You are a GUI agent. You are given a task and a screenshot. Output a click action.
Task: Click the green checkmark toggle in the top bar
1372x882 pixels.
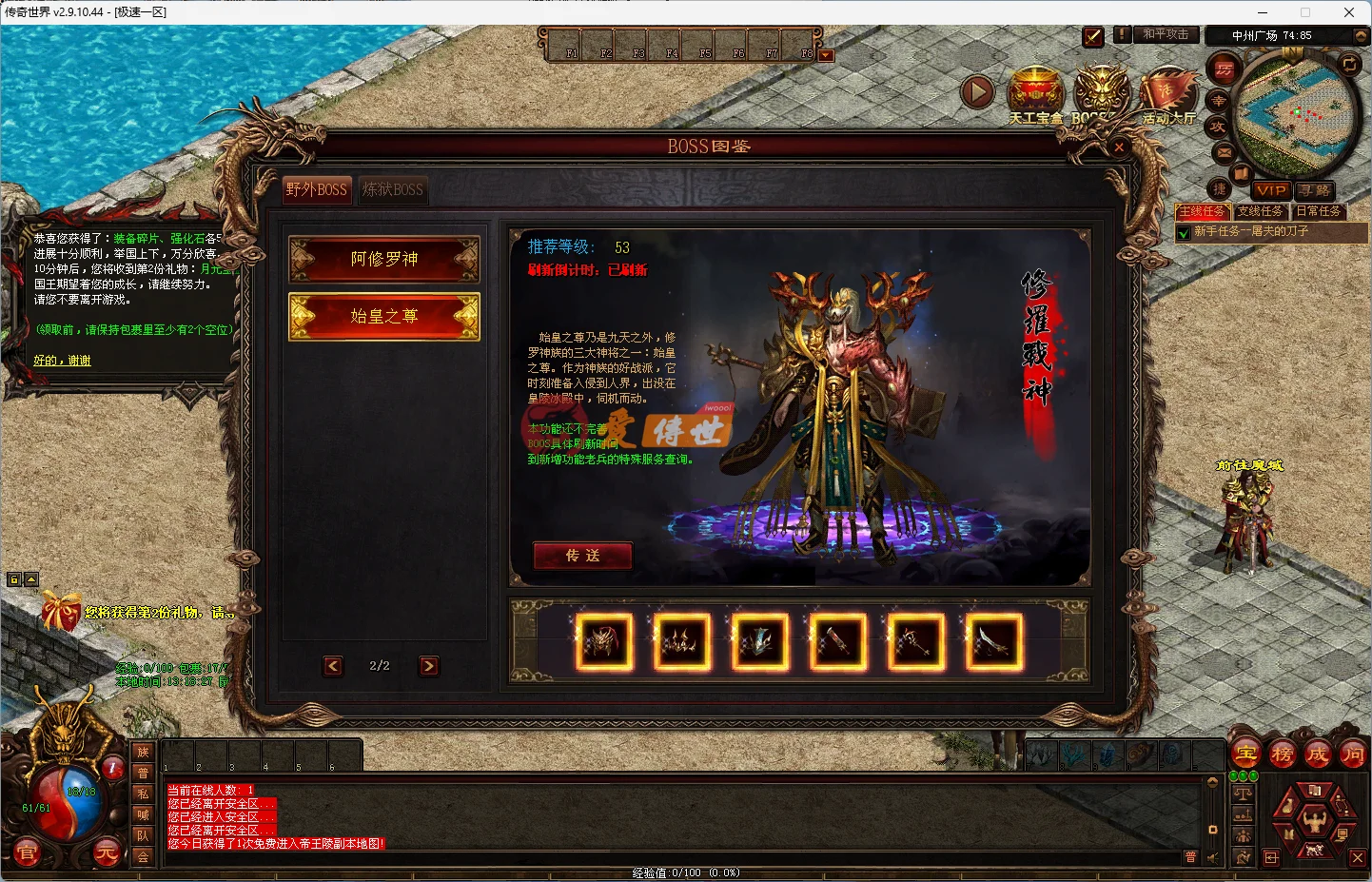point(1092,37)
